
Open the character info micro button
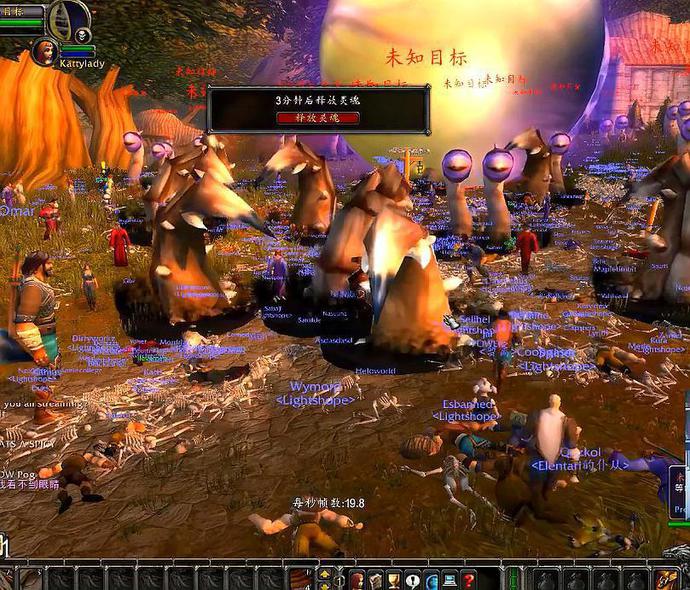point(356,580)
